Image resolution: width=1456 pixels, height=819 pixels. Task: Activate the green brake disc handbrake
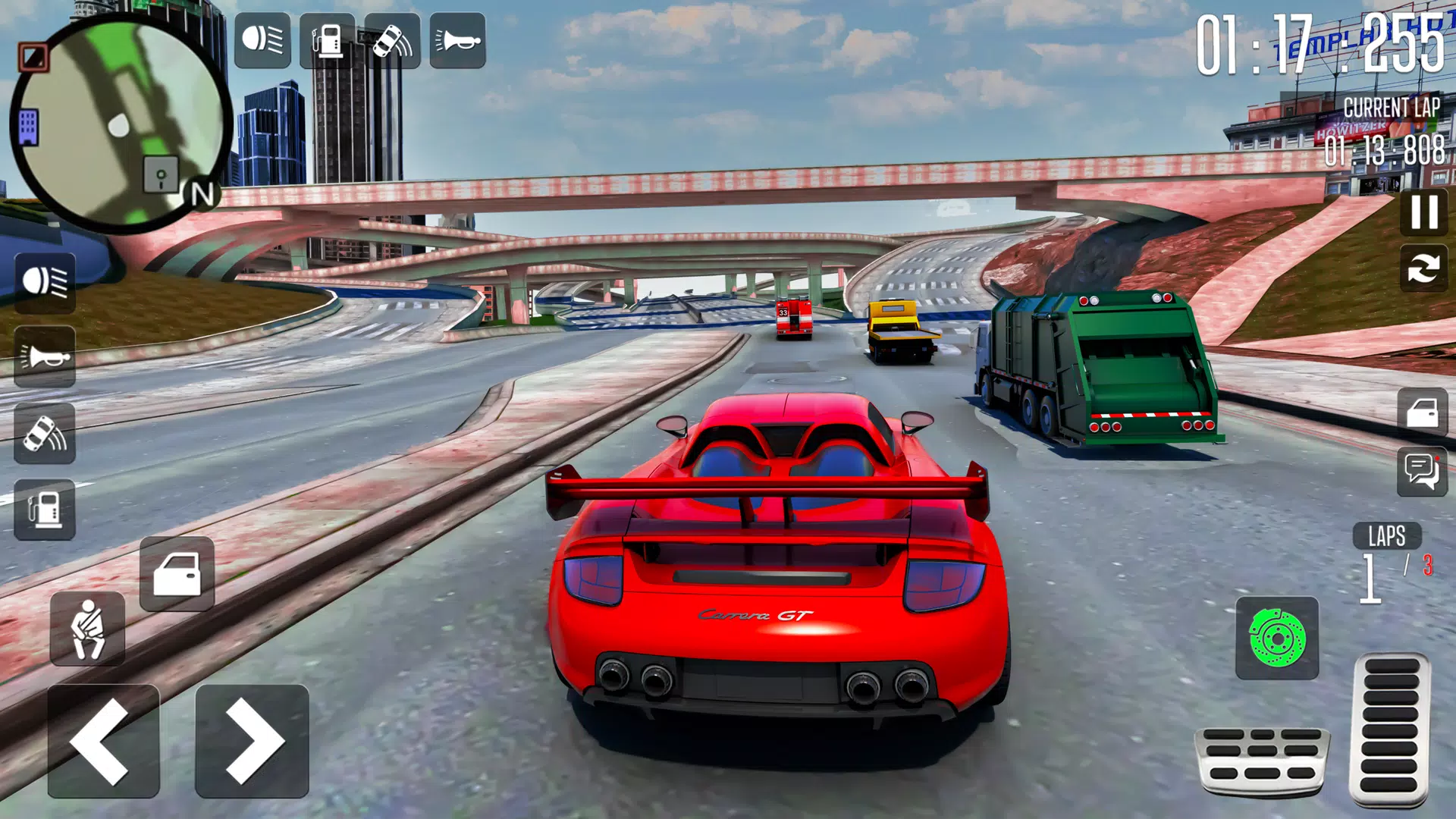point(1277,638)
